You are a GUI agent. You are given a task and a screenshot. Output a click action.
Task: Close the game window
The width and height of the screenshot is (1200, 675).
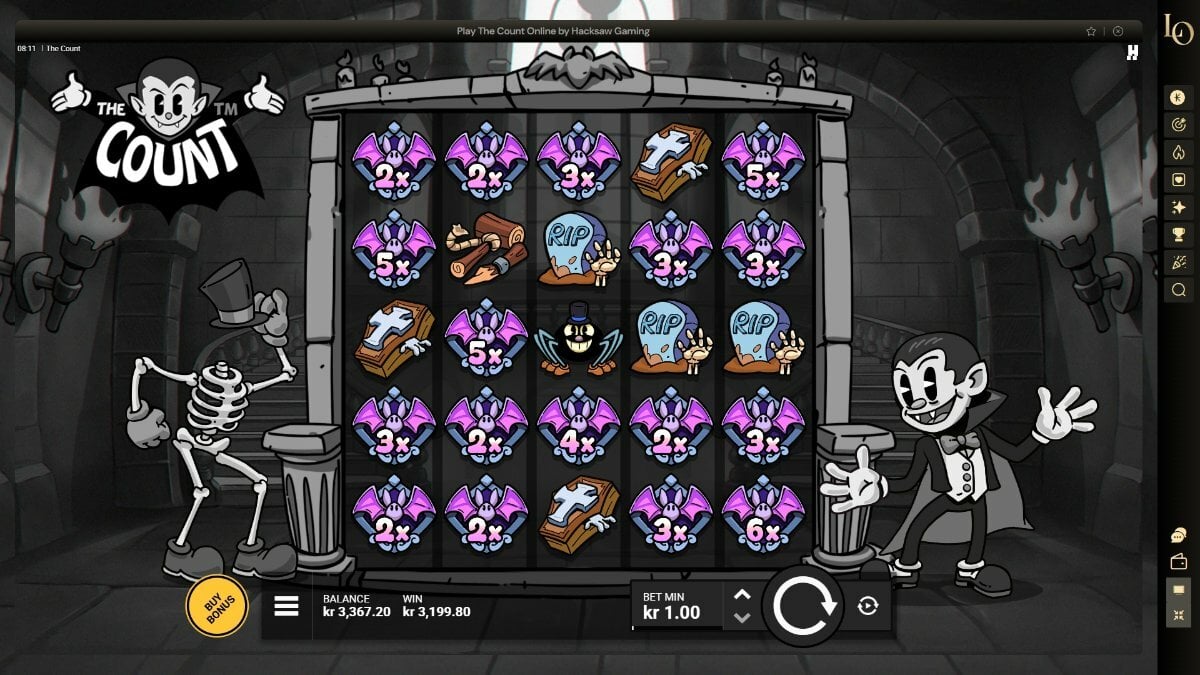[1118, 31]
